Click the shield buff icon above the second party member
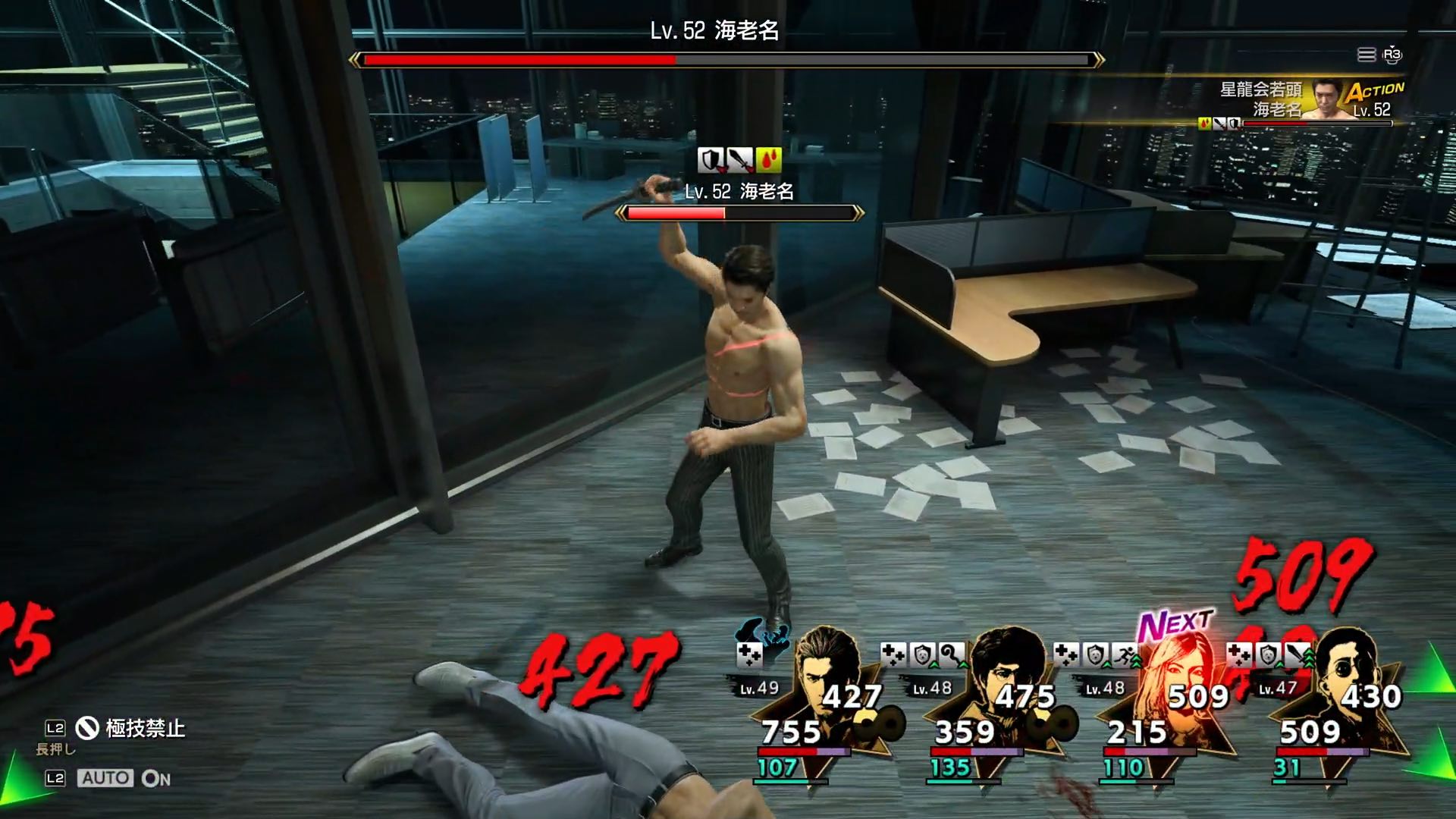Screen dimensions: 1456x819 tap(921, 654)
